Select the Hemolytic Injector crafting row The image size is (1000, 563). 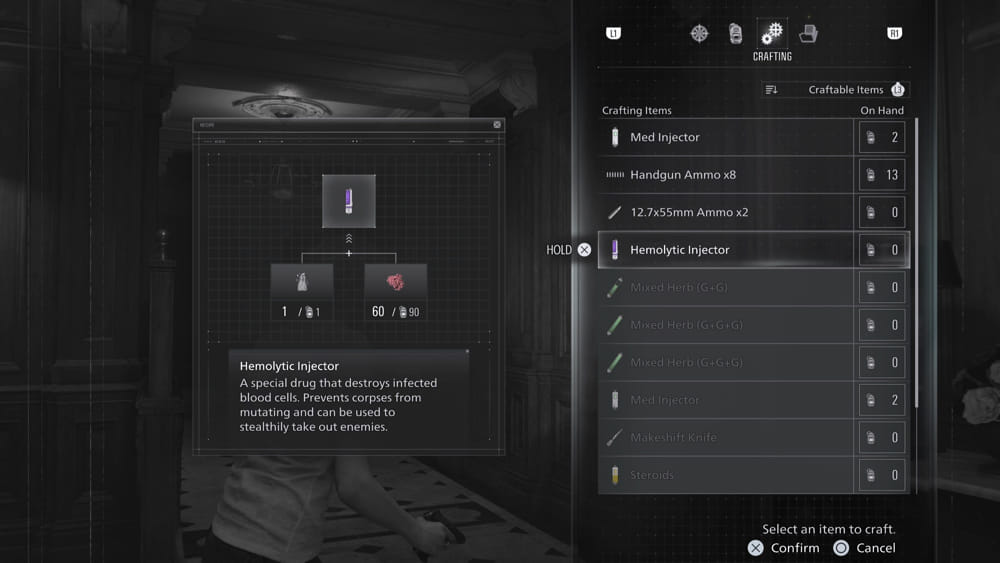pyautogui.click(x=726, y=250)
